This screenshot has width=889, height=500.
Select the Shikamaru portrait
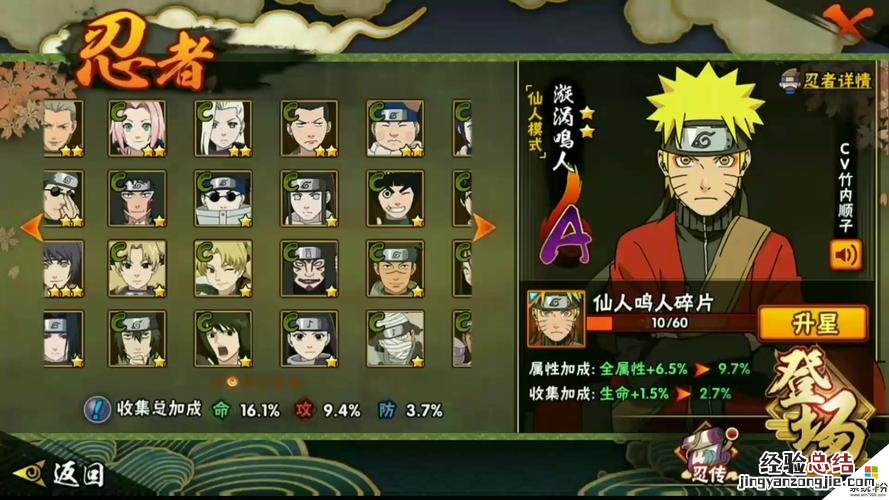click(x=308, y=128)
